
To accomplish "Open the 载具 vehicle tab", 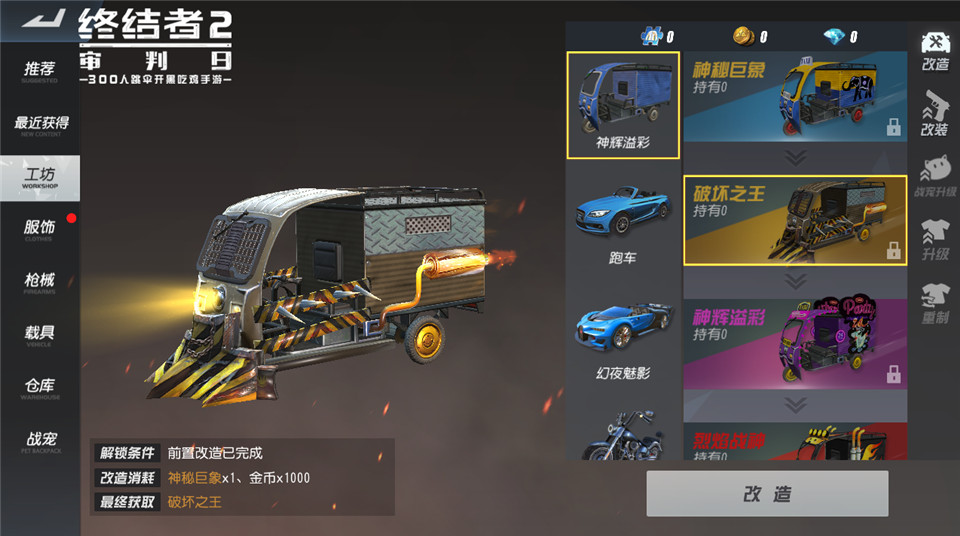I will [x=40, y=336].
